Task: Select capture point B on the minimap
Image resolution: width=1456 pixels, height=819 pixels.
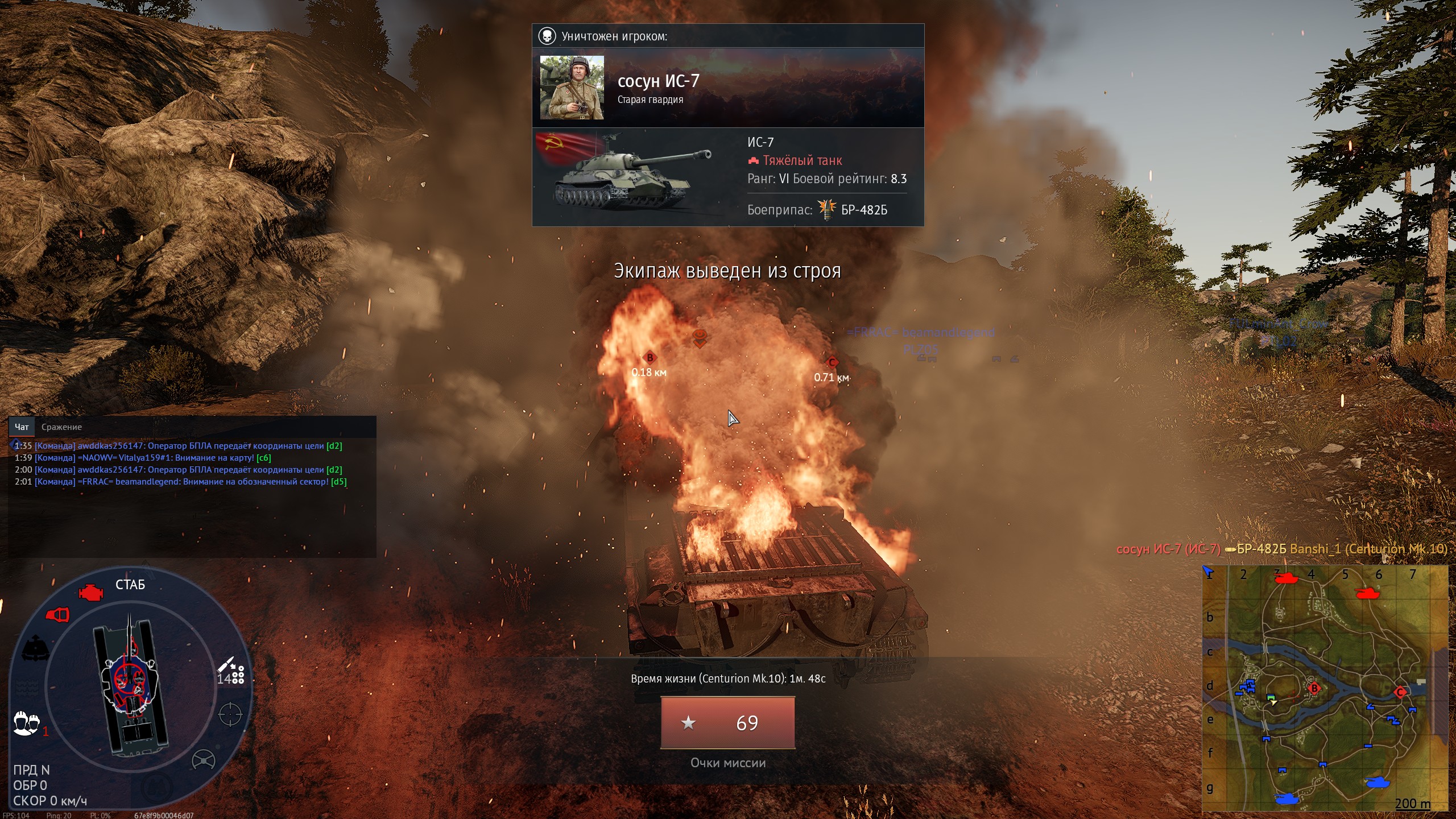Action: tap(1314, 689)
